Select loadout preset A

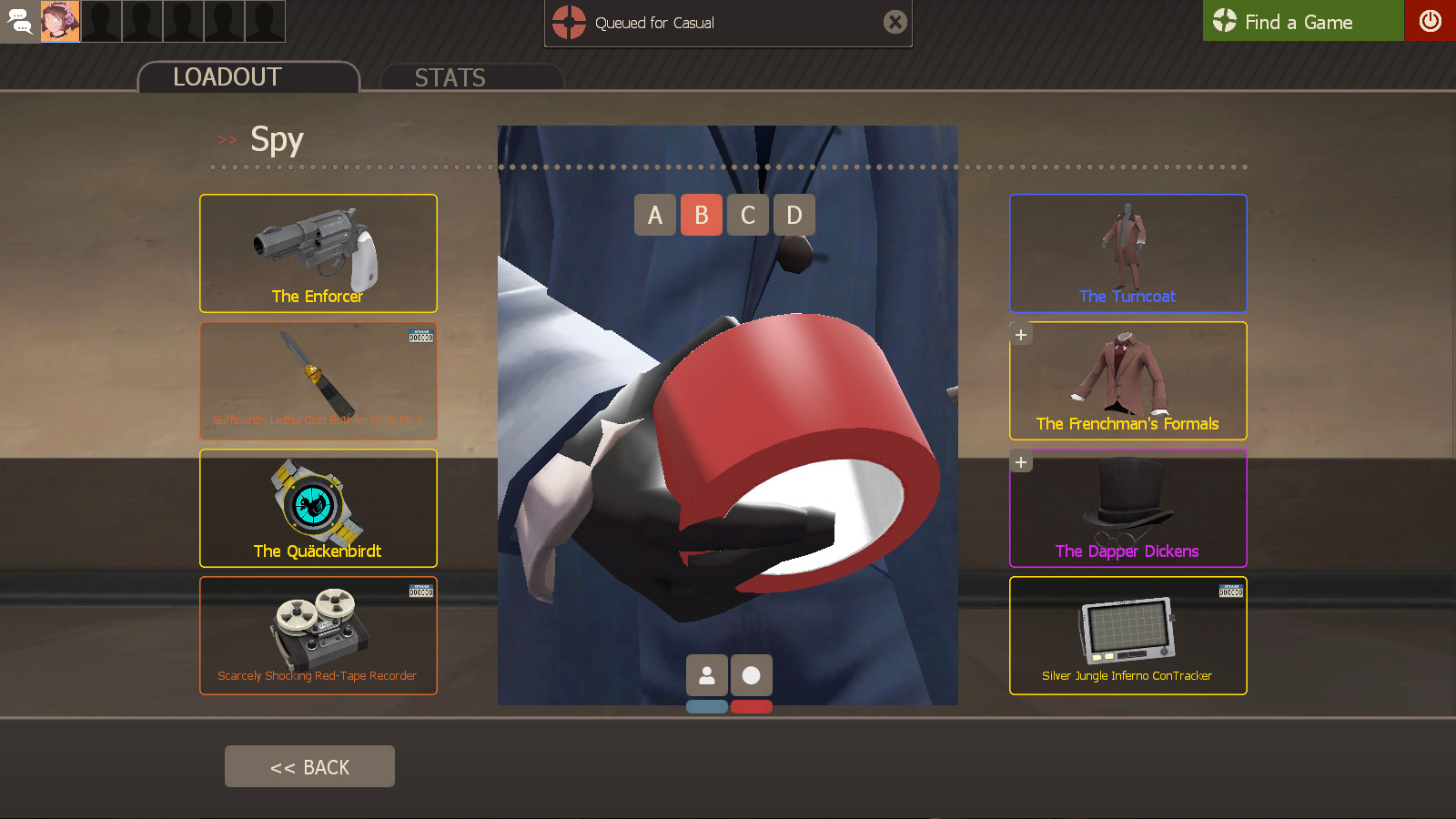654,215
